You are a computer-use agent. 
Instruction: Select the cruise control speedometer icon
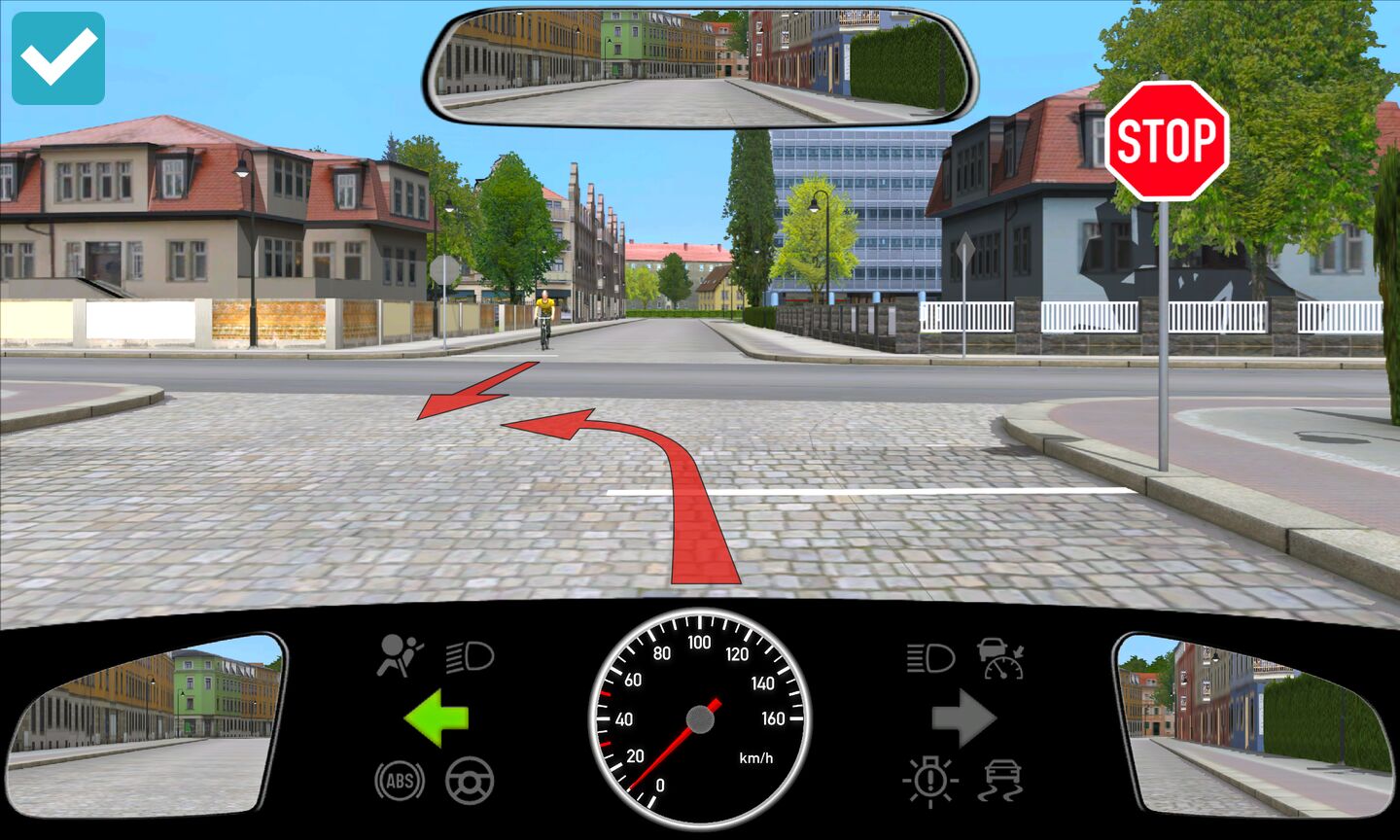1002,658
